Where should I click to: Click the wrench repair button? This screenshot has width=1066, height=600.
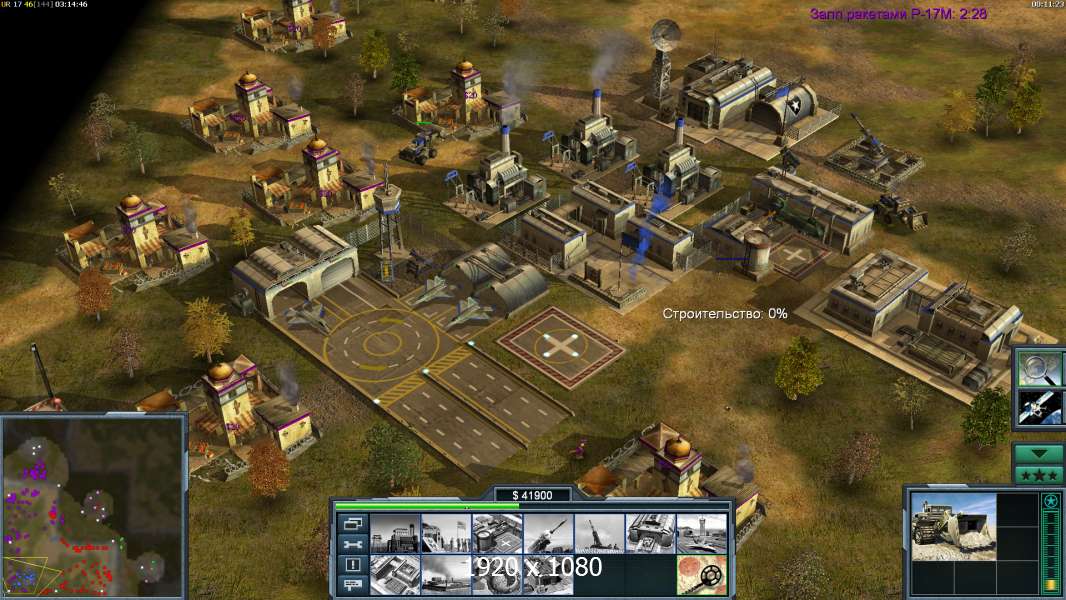352,545
